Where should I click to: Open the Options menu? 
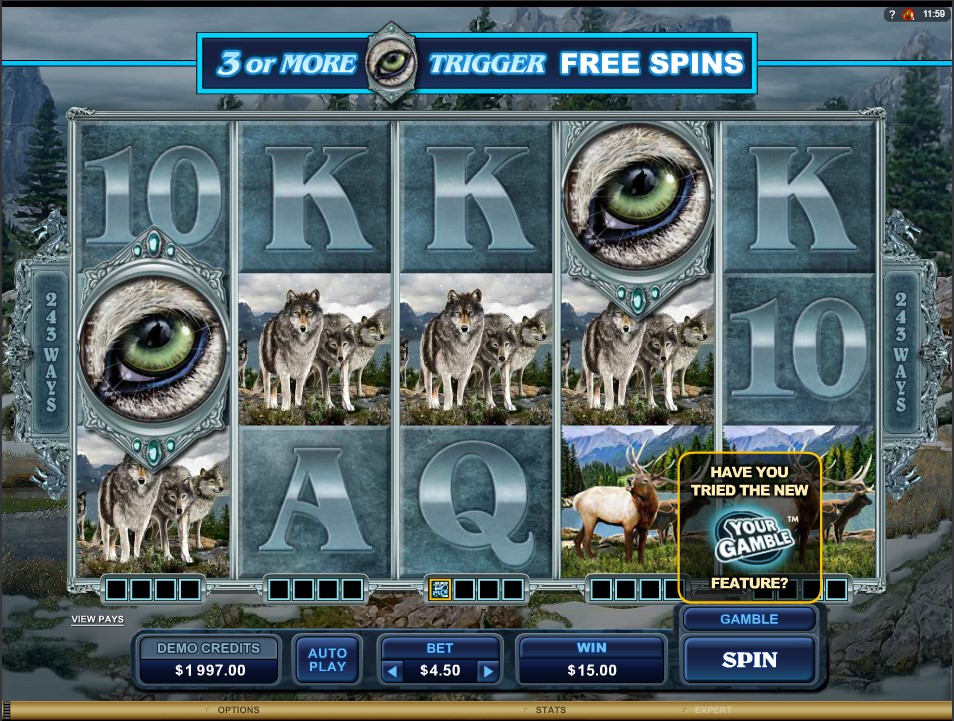click(237, 710)
